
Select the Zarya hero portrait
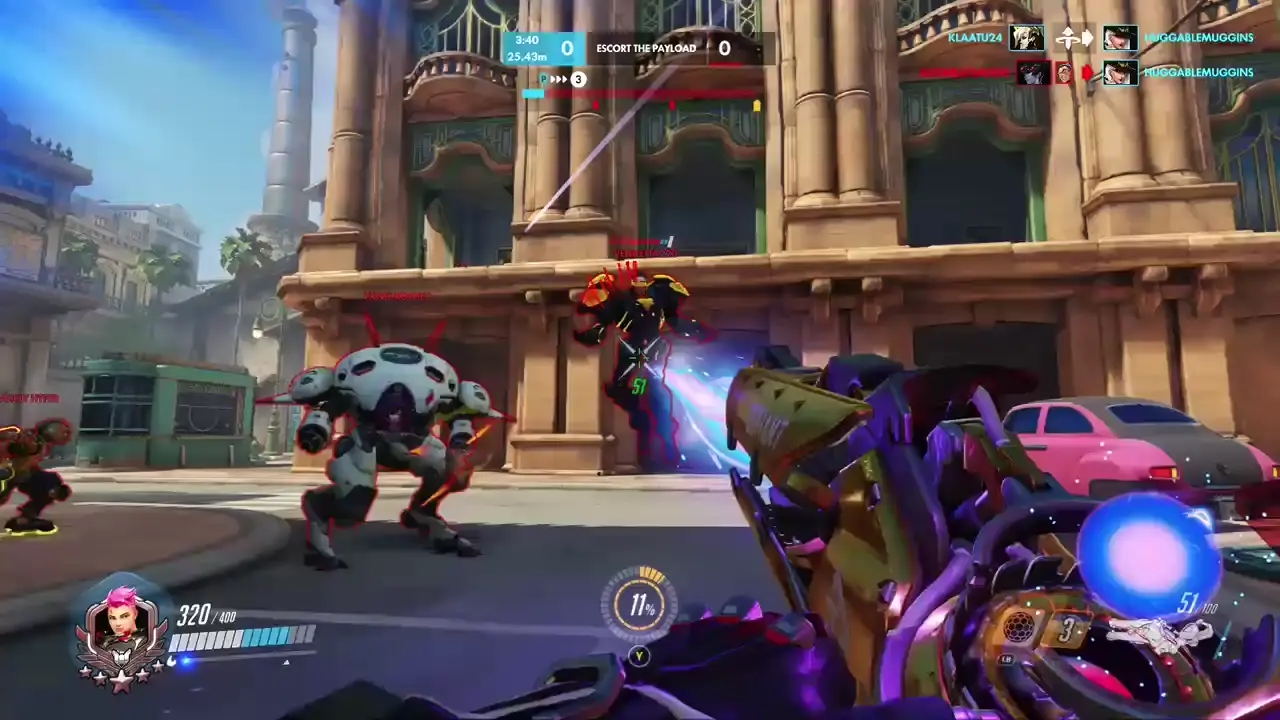(x=120, y=622)
